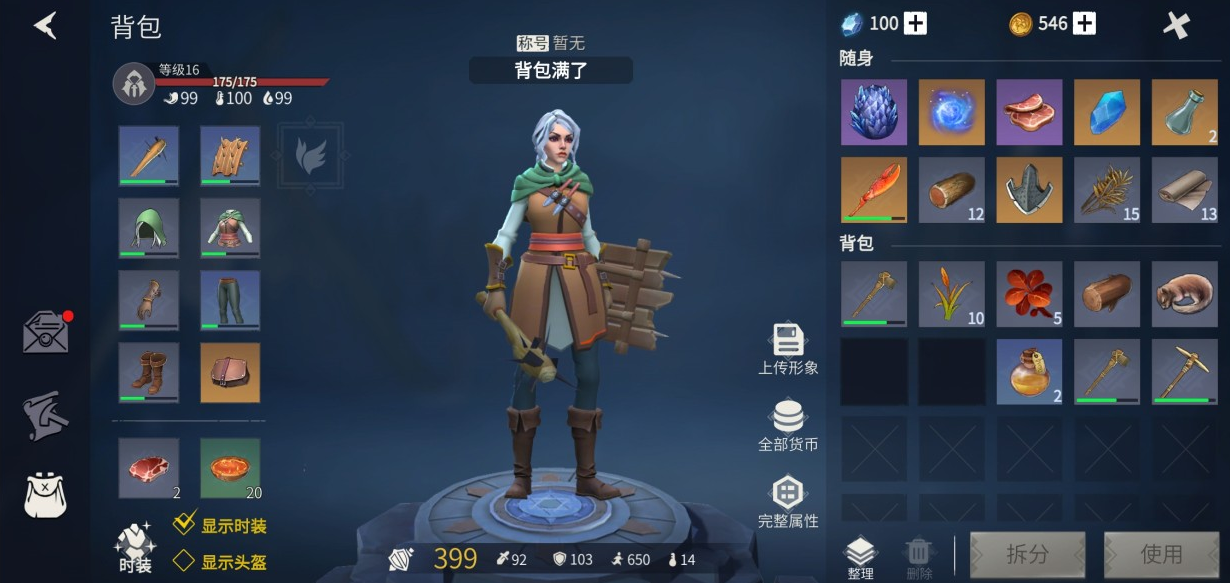The image size is (1230, 583).
Task: Sort the inventory with 整理
Action: [860, 557]
